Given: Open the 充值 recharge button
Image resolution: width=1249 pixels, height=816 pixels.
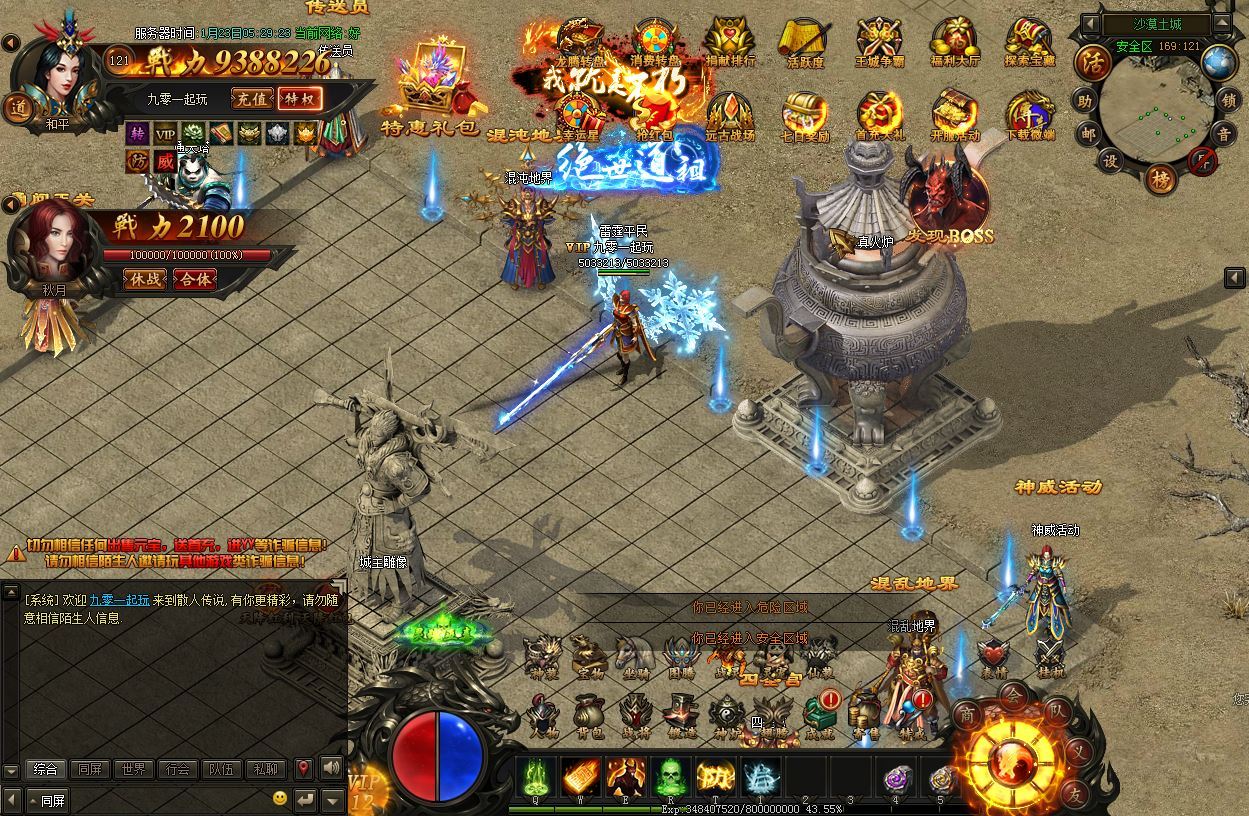Looking at the screenshot, I should [250, 98].
